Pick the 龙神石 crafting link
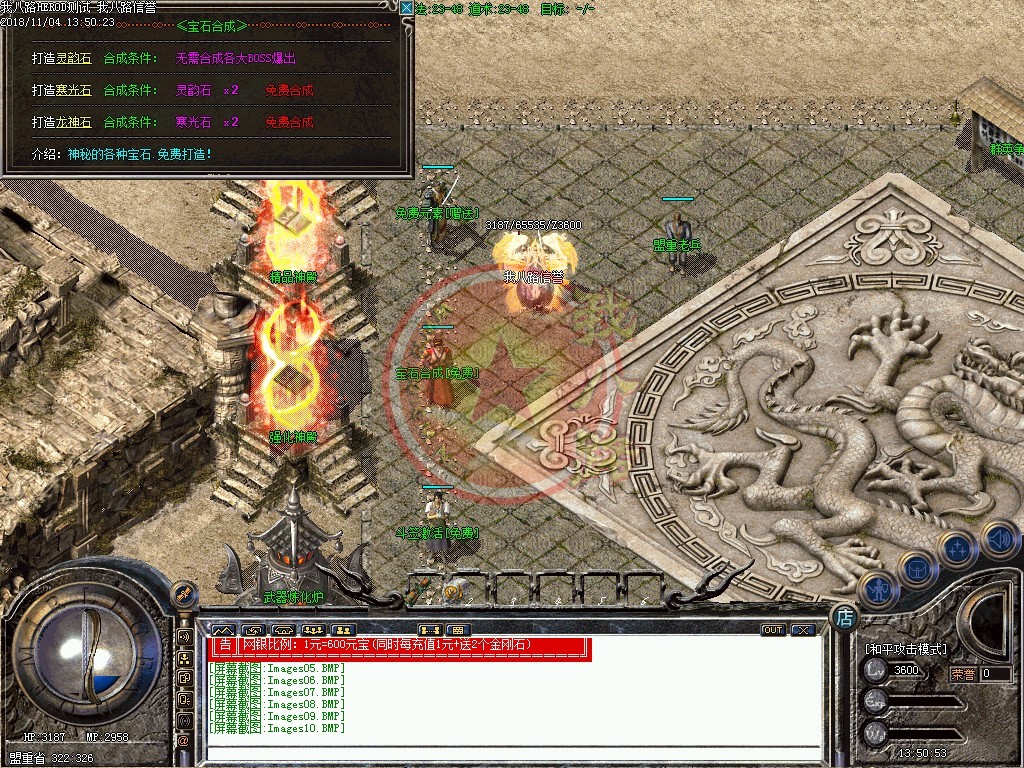The height and width of the screenshot is (768, 1024). pyautogui.click(x=60, y=123)
